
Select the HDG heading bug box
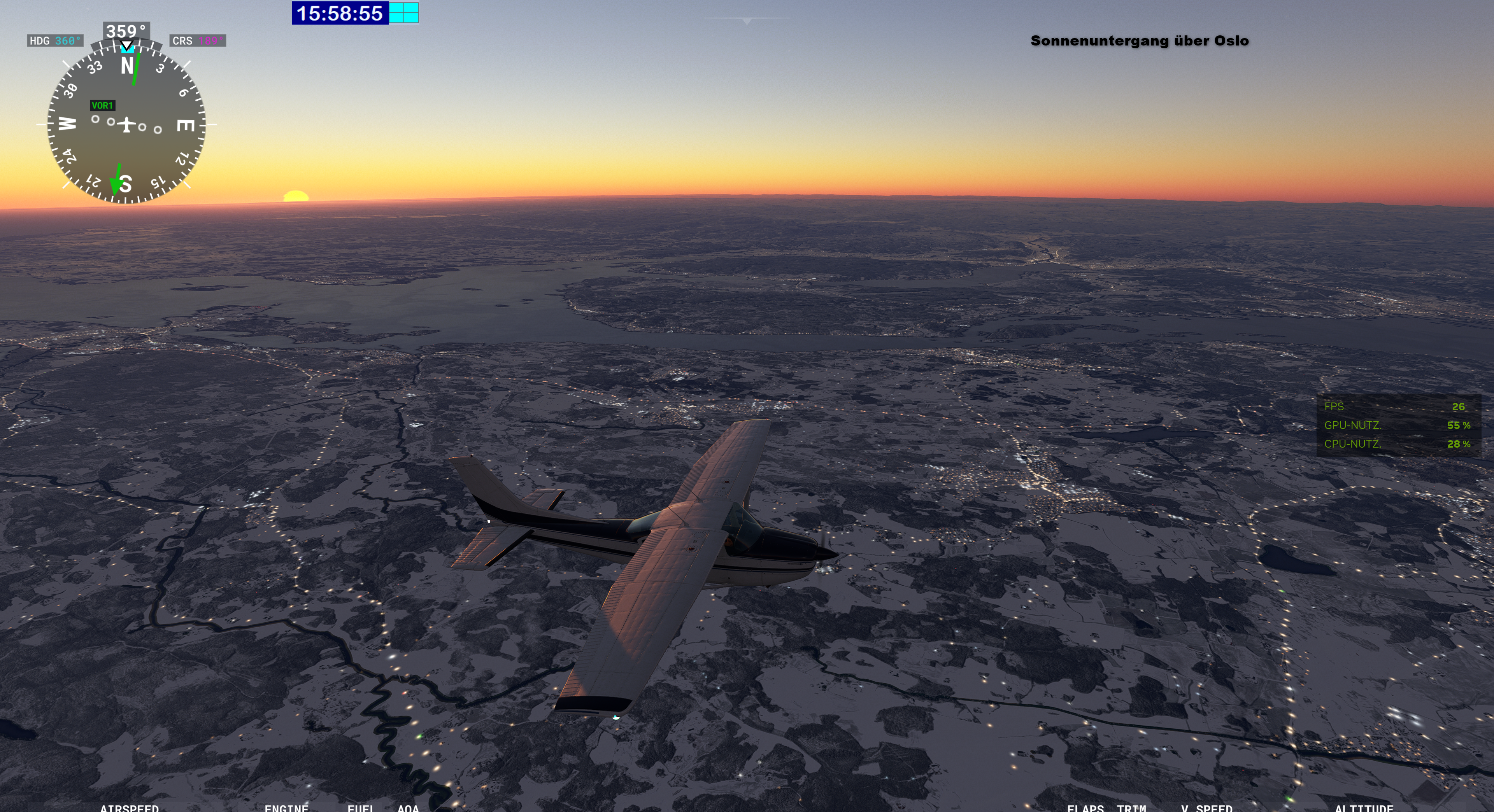point(55,40)
